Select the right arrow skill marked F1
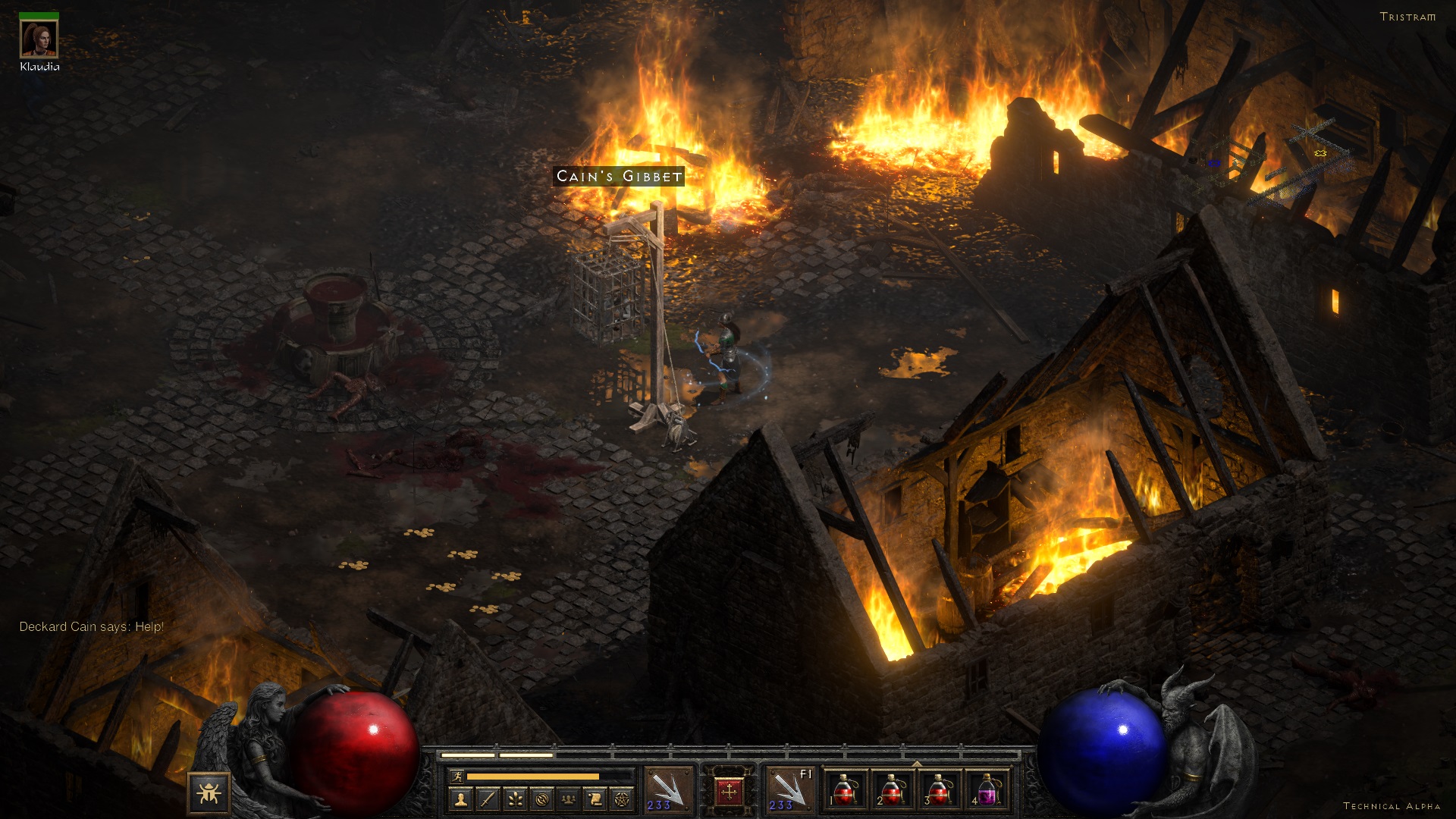Viewport: 1456px width, 819px height. (789, 790)
